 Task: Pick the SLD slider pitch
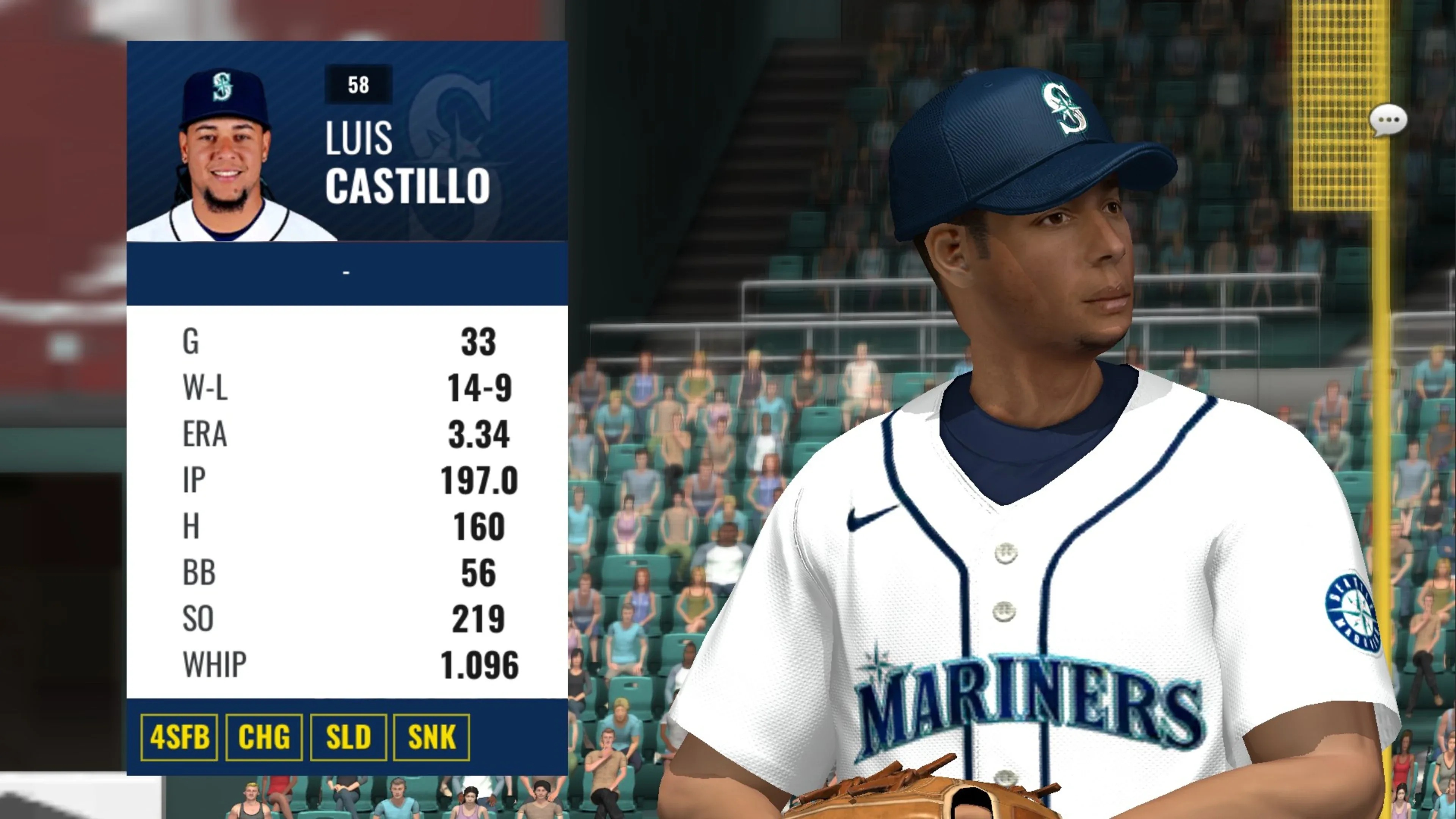[x=348, y=737]
